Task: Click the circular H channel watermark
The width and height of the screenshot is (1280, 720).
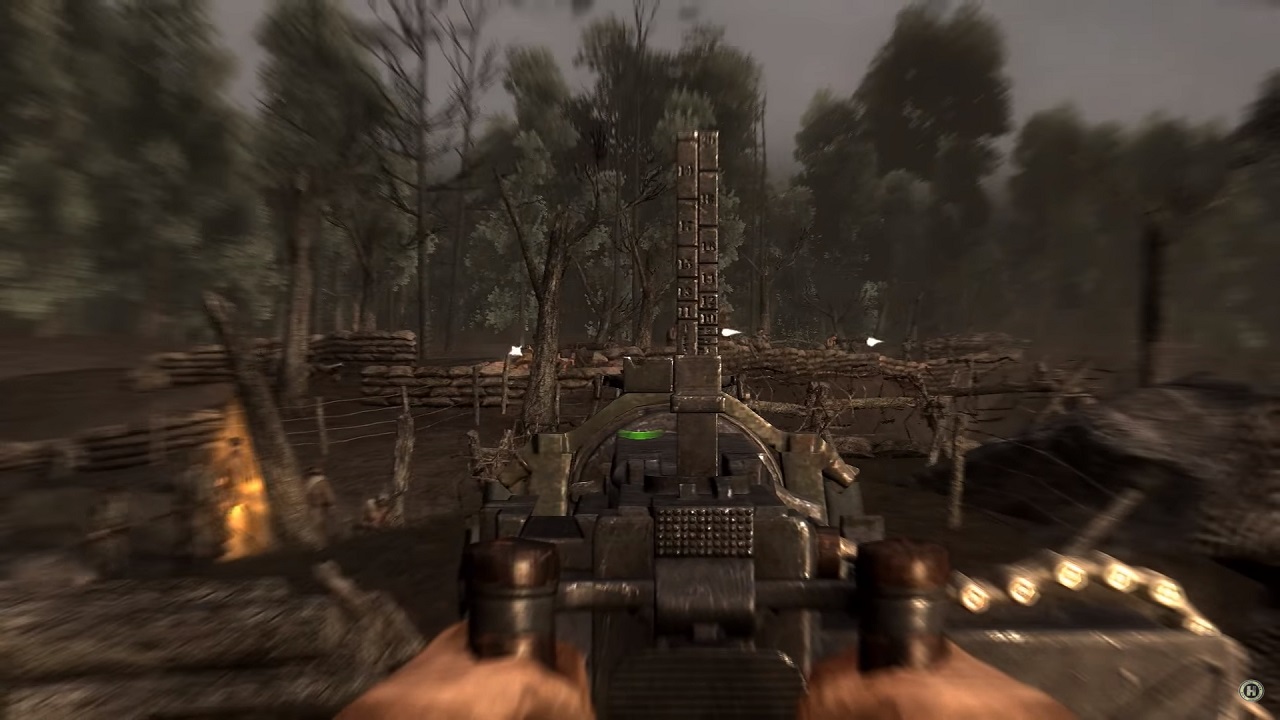Action: point(1251,690)
